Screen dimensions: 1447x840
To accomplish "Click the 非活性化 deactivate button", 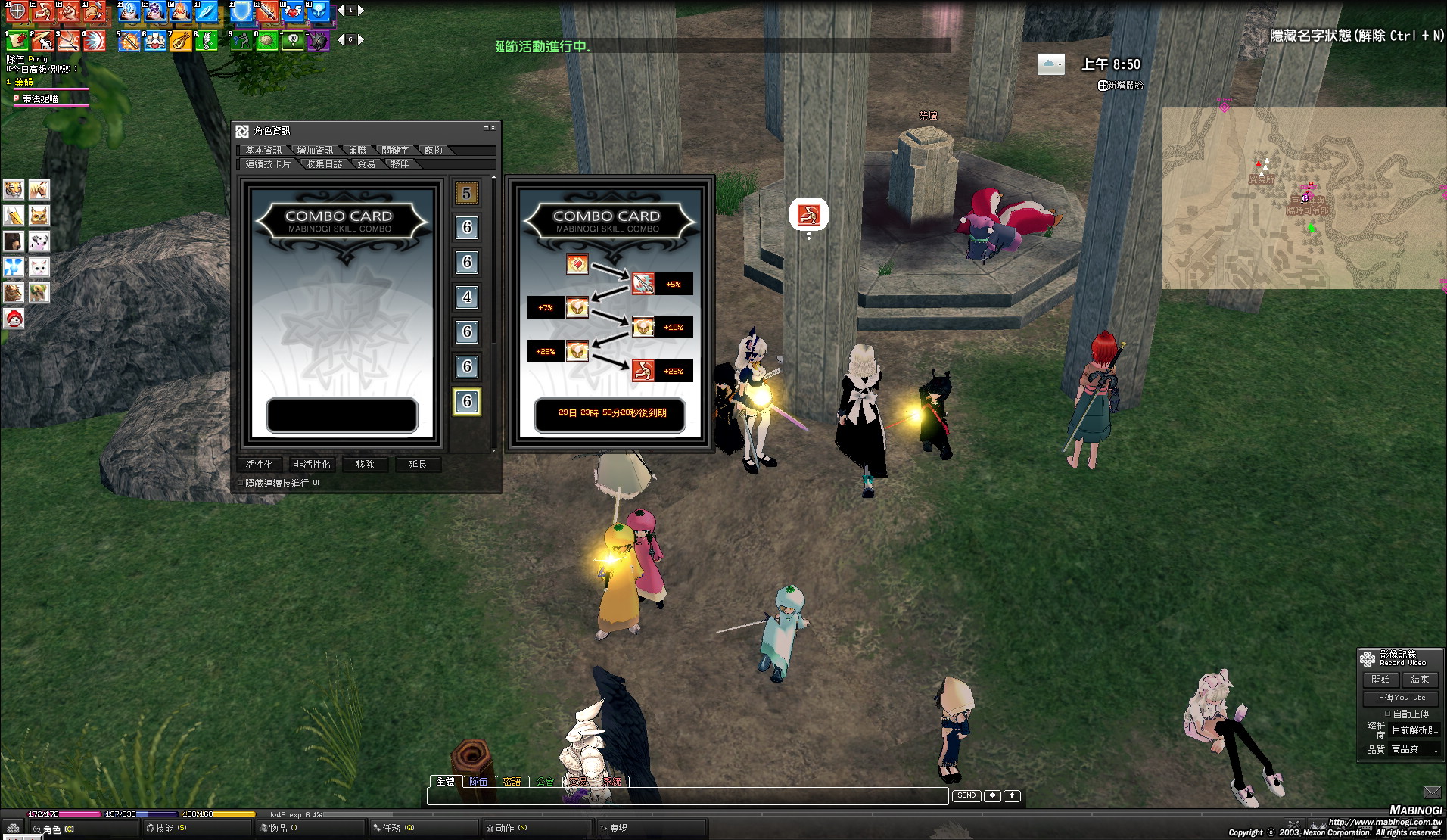I will (x=312, y=465).
